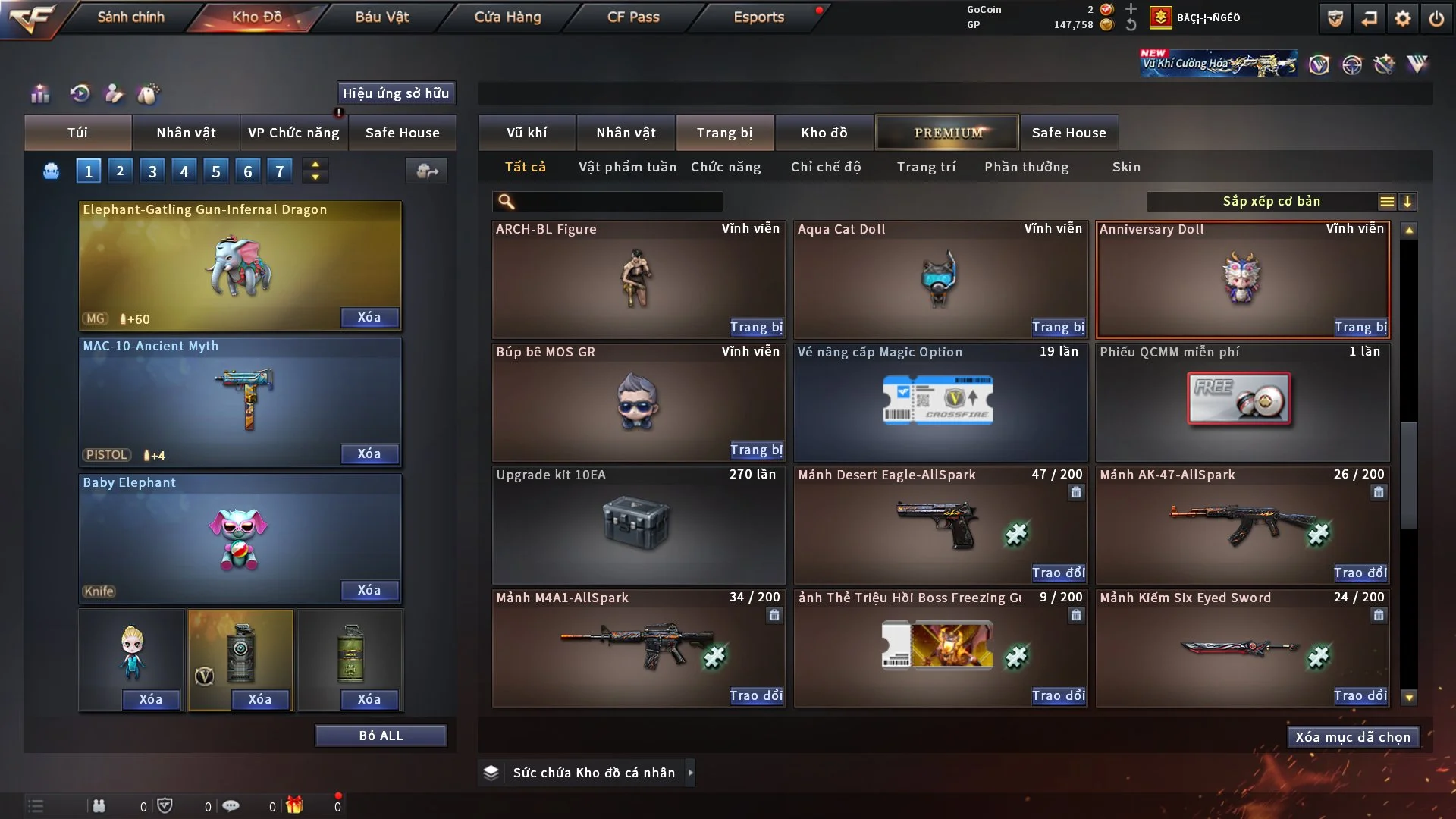Equip the Aqua Cat Doll
This screenshot has height=819, width=1456.
click(x=1058, y=328)
